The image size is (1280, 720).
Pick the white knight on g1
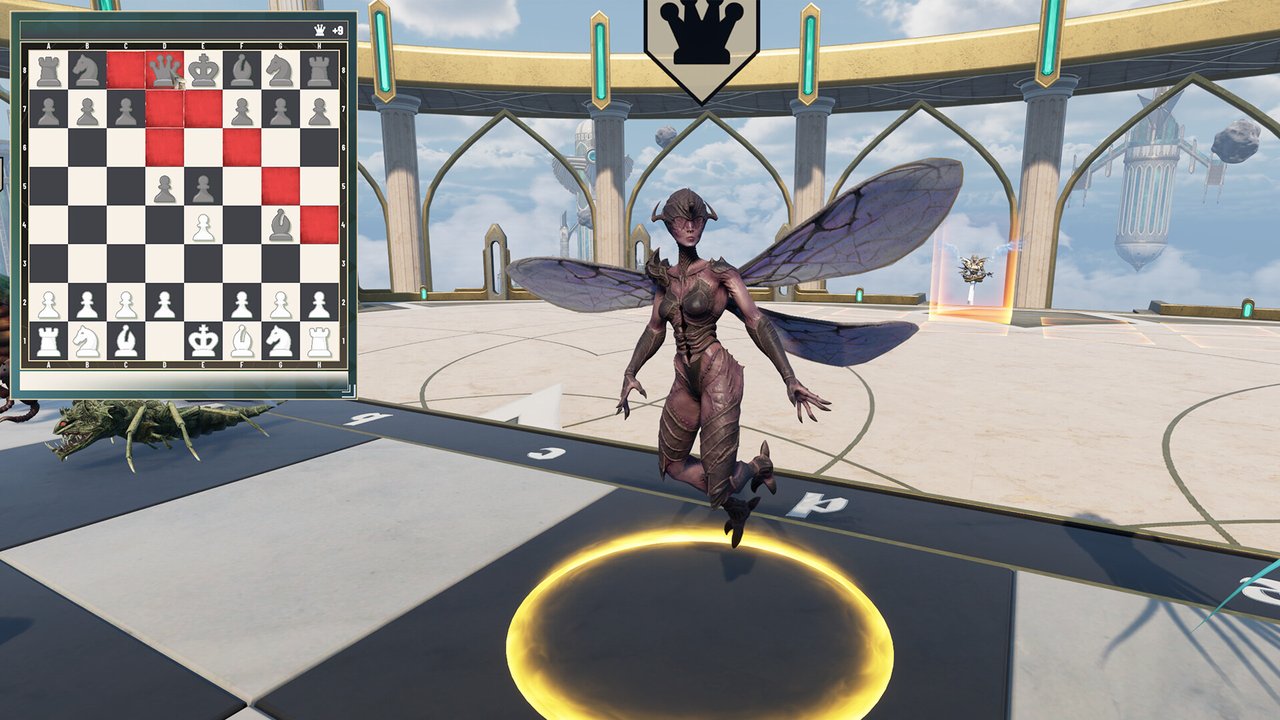[280, 341]
